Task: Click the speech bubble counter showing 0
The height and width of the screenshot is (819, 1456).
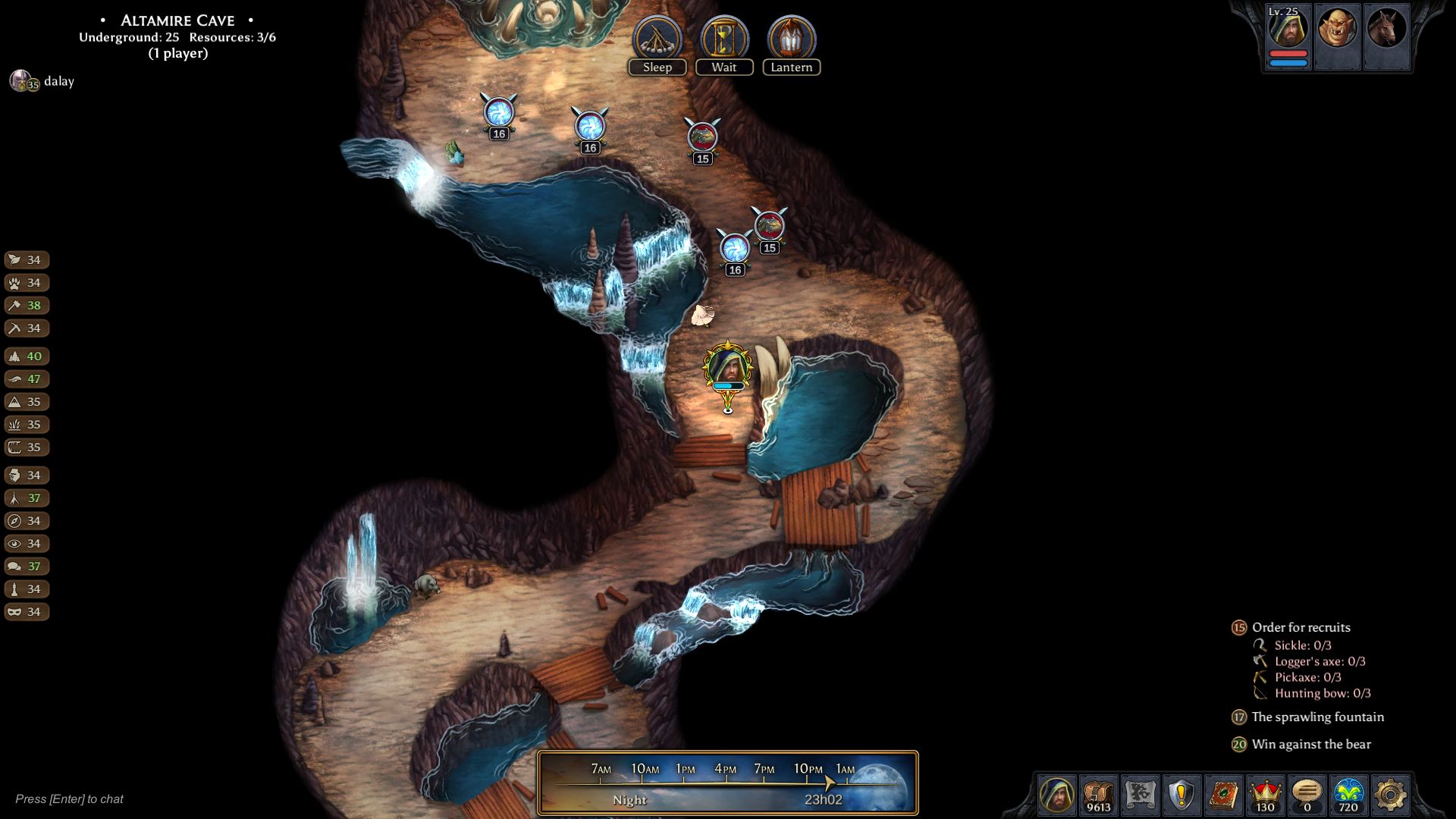Action: (x=1307, y=792)
